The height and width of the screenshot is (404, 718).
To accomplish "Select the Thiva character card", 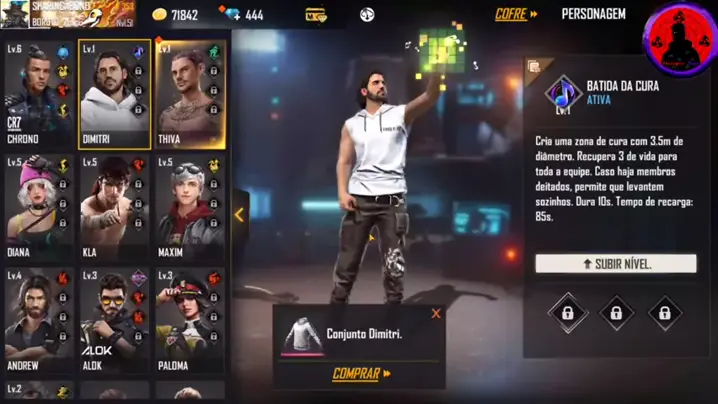I will 189,95.
